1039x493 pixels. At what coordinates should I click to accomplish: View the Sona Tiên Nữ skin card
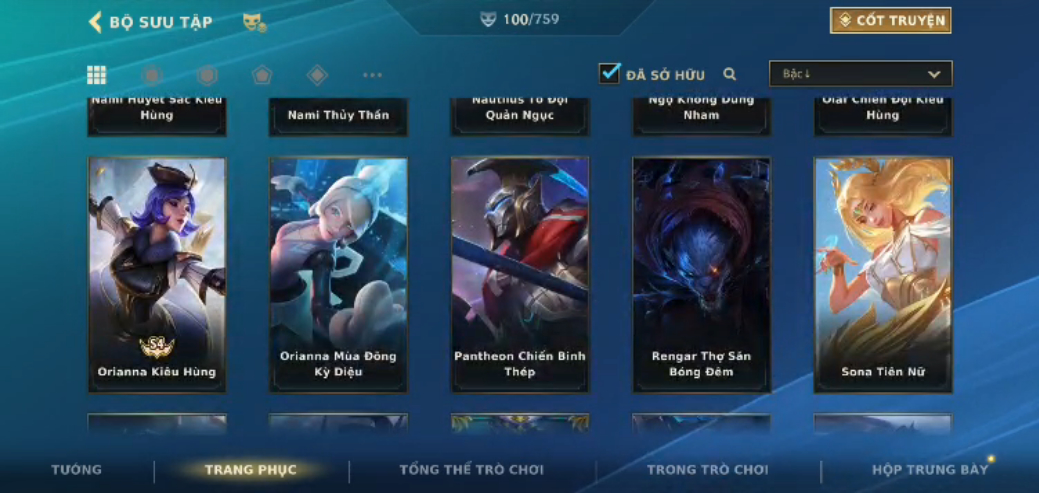(883, 274)
